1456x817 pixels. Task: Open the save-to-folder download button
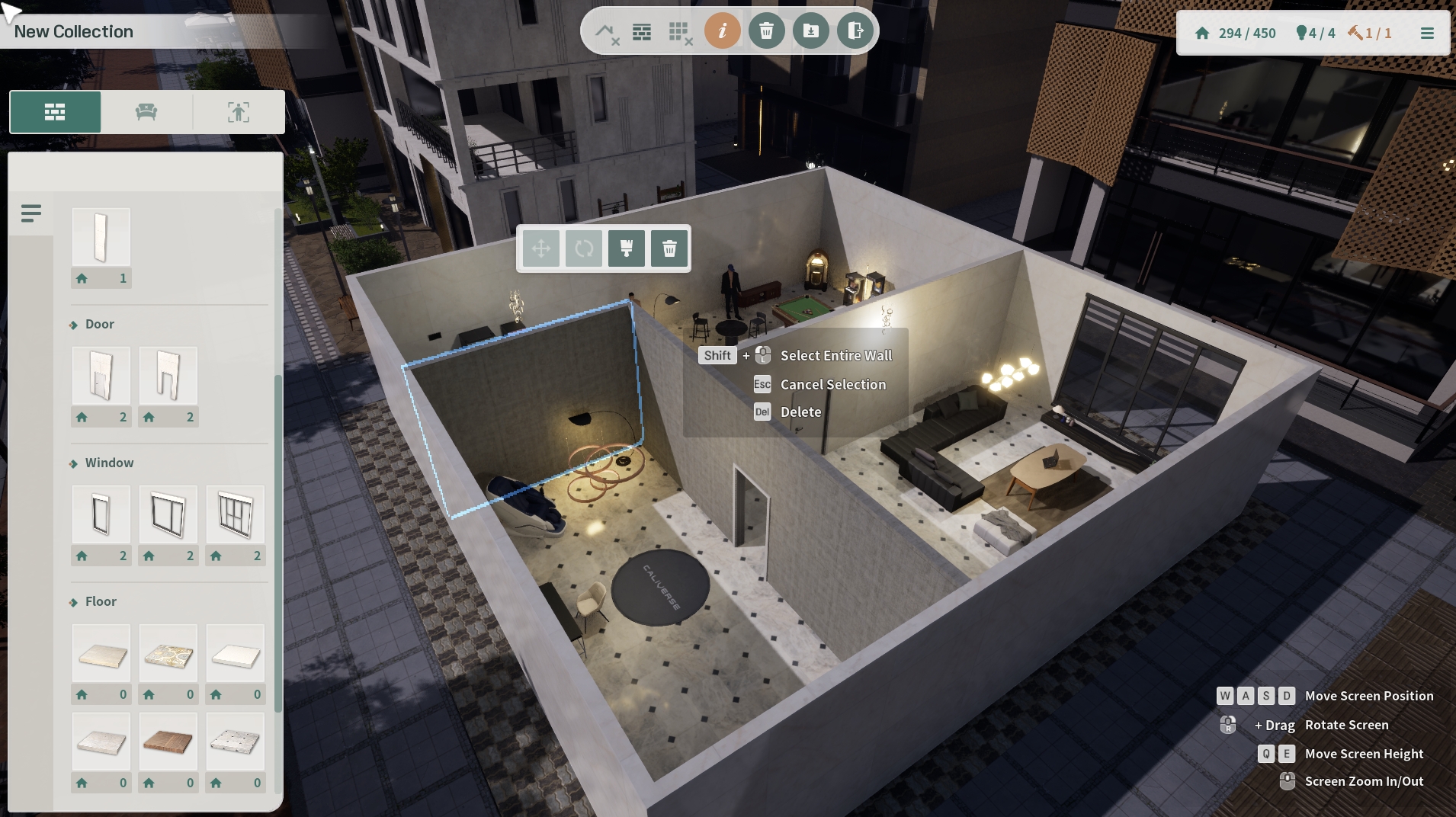pos(810,31)
